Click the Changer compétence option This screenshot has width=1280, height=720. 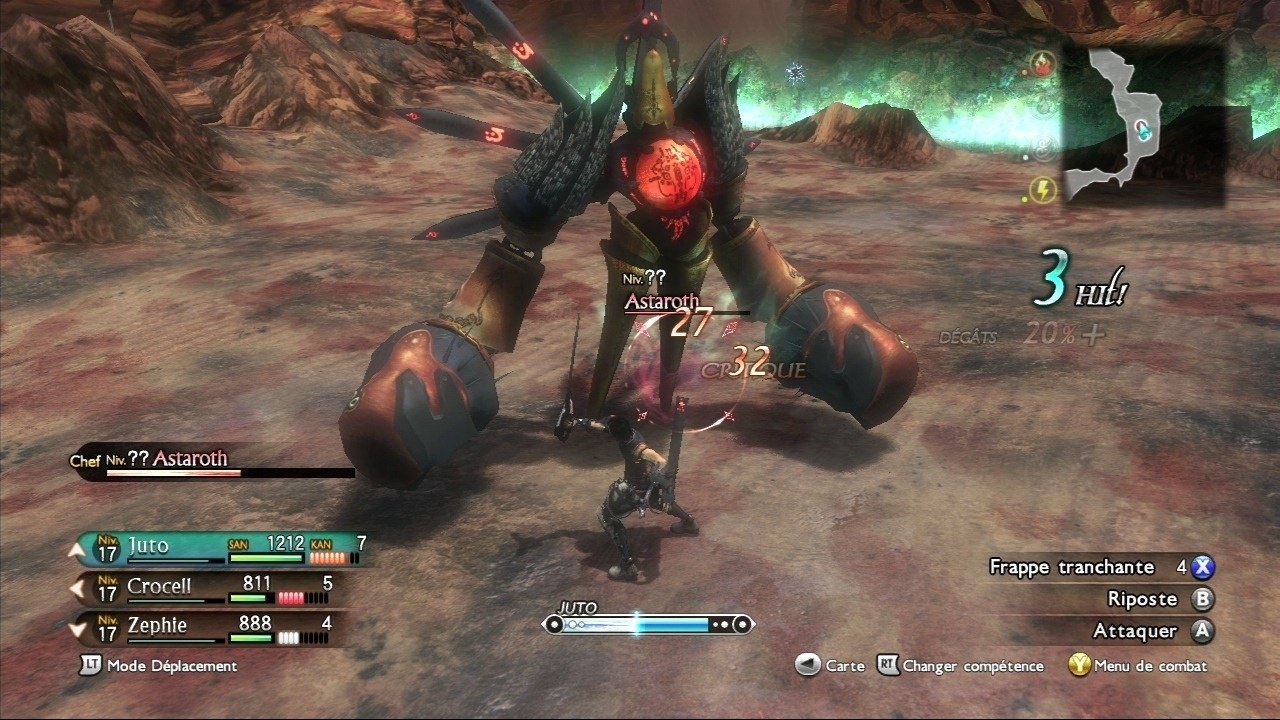point(960,665)
